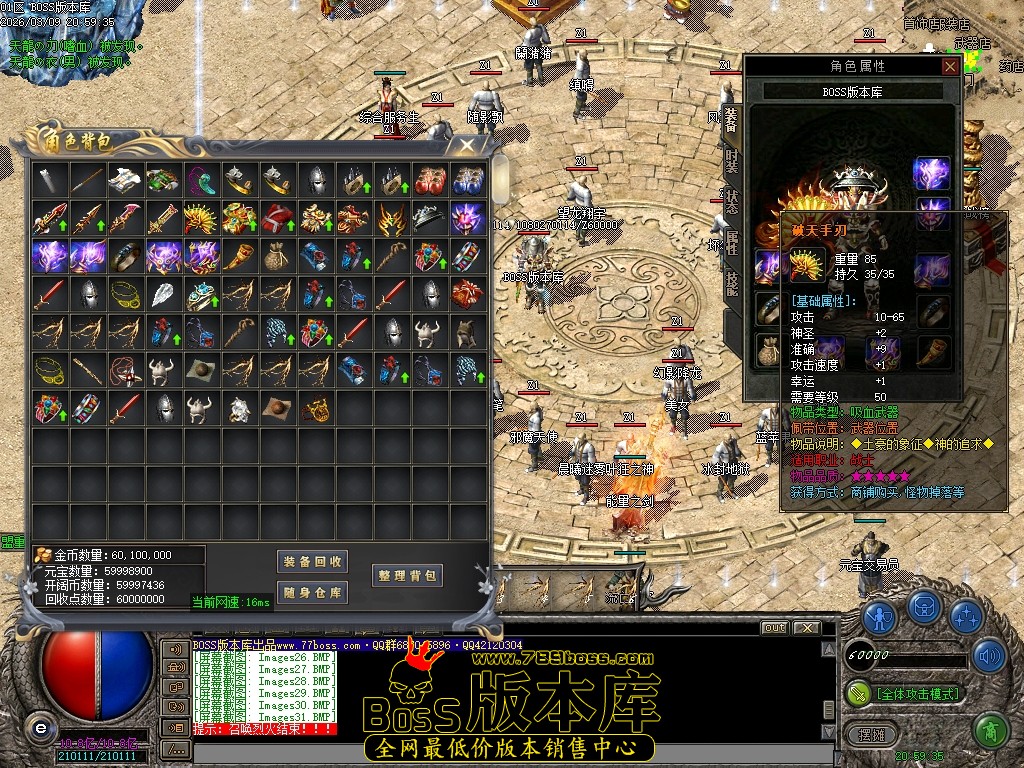Click the blue character figure icon

tap(879, 616)
